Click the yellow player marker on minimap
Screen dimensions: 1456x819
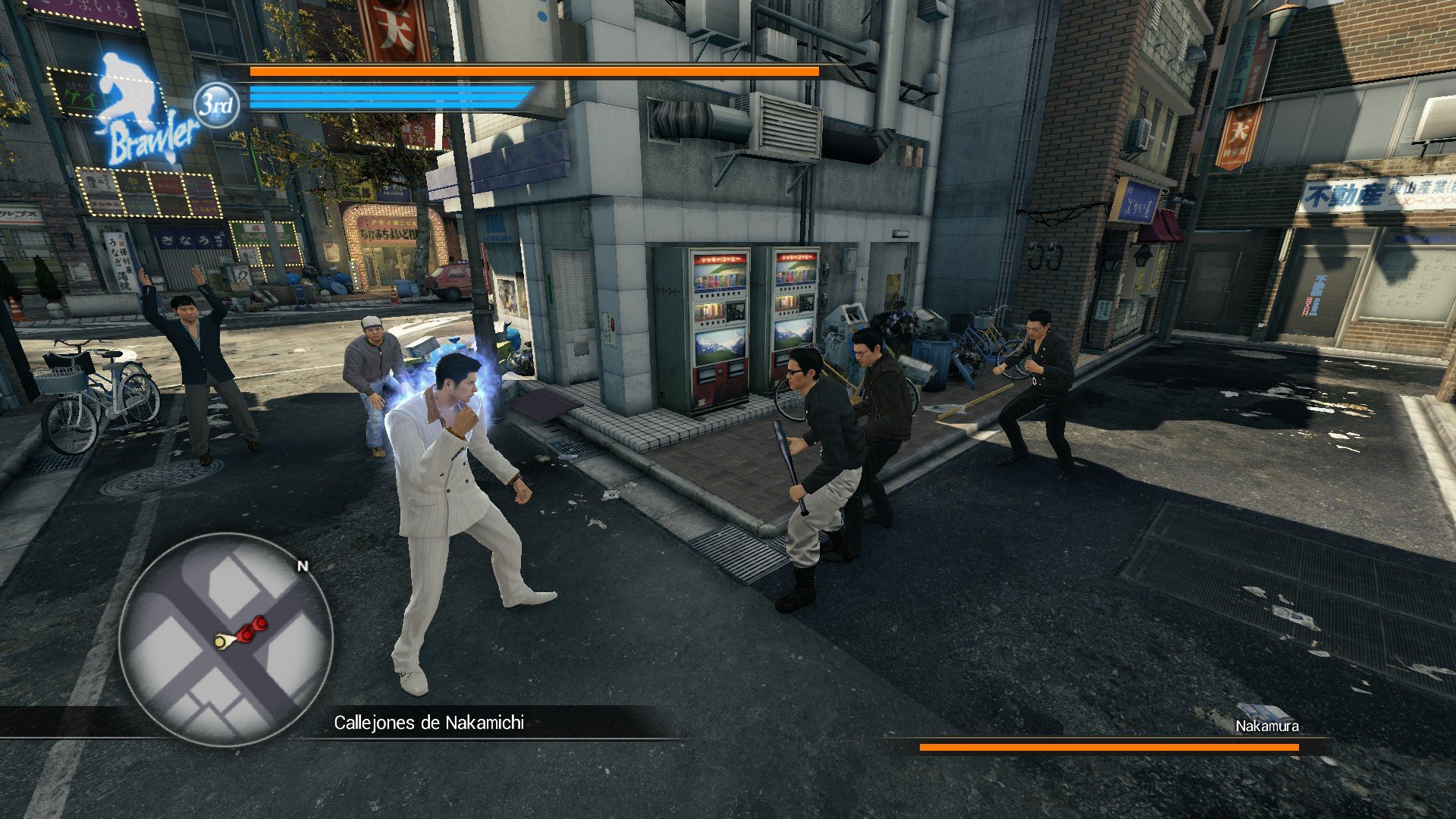tap(222, 642)
